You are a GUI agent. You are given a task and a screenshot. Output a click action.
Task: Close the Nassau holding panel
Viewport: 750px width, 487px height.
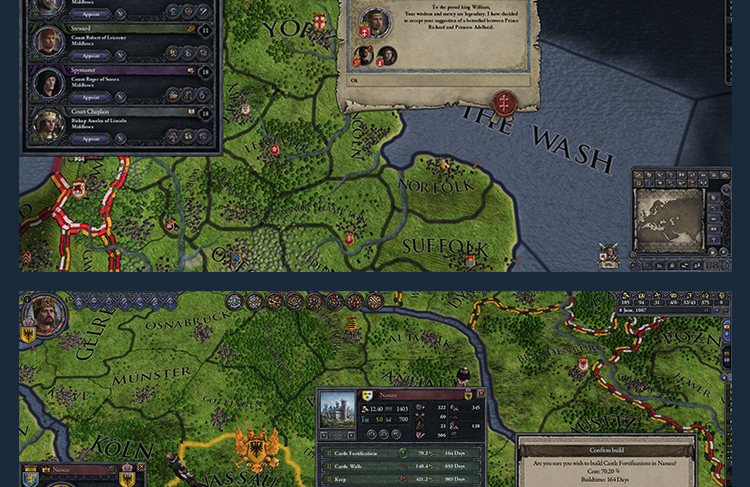coord(481,394)
